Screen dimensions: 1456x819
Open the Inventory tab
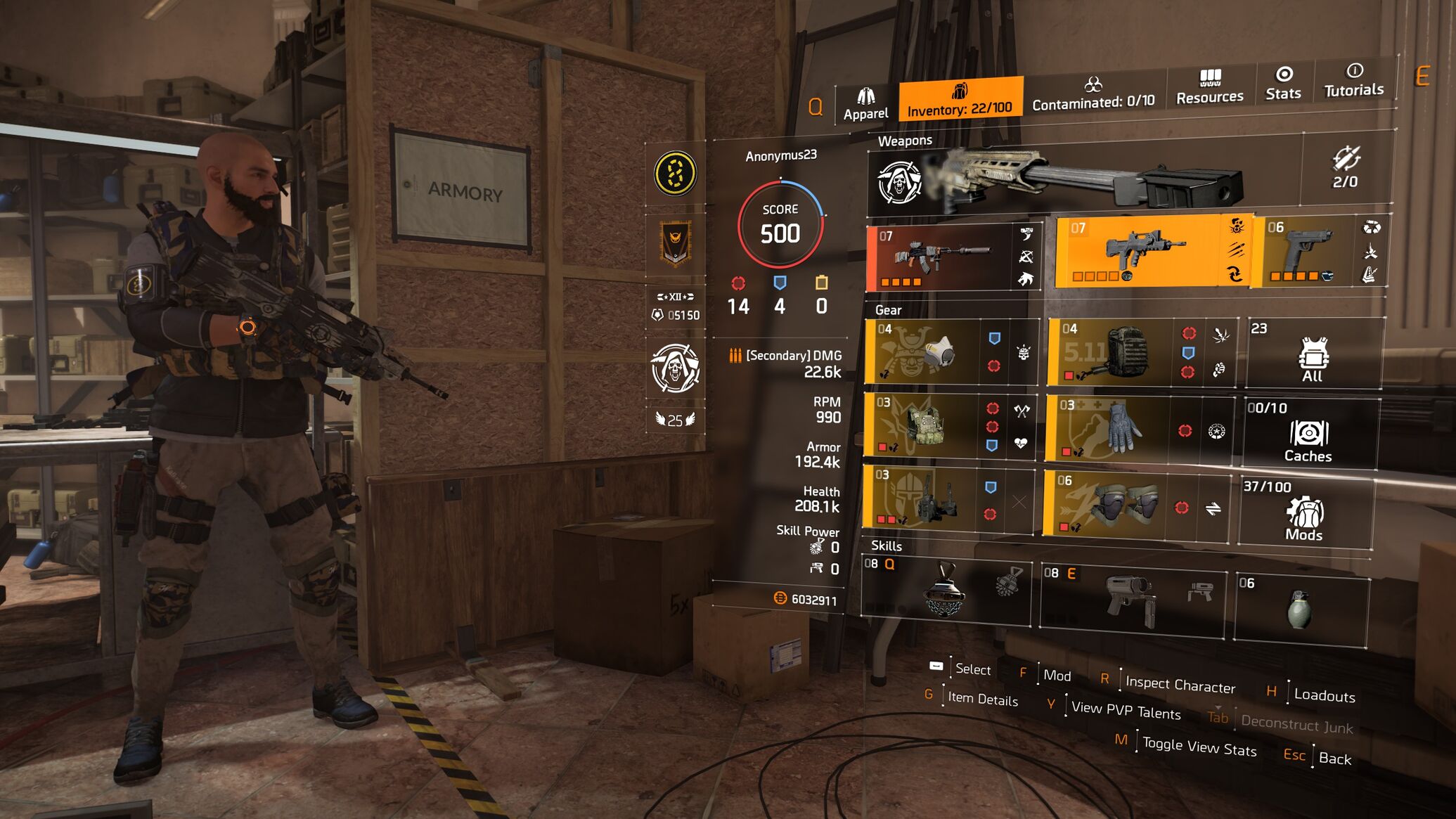tap(960, 100)
